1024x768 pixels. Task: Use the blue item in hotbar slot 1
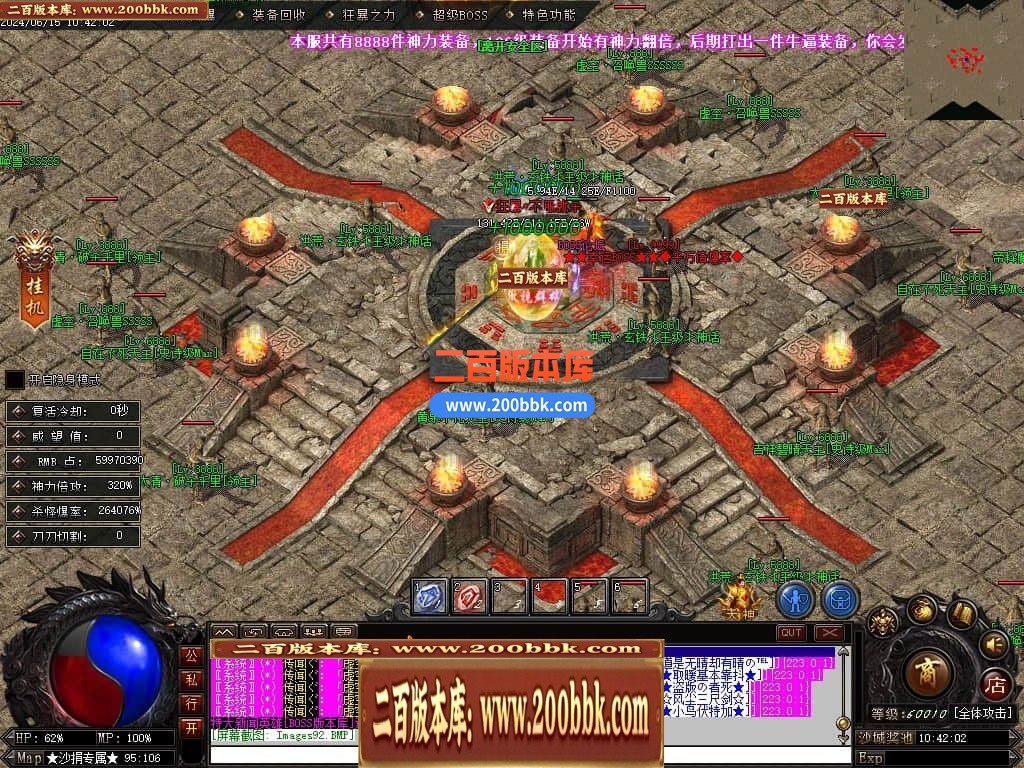[x=429, y=596]
